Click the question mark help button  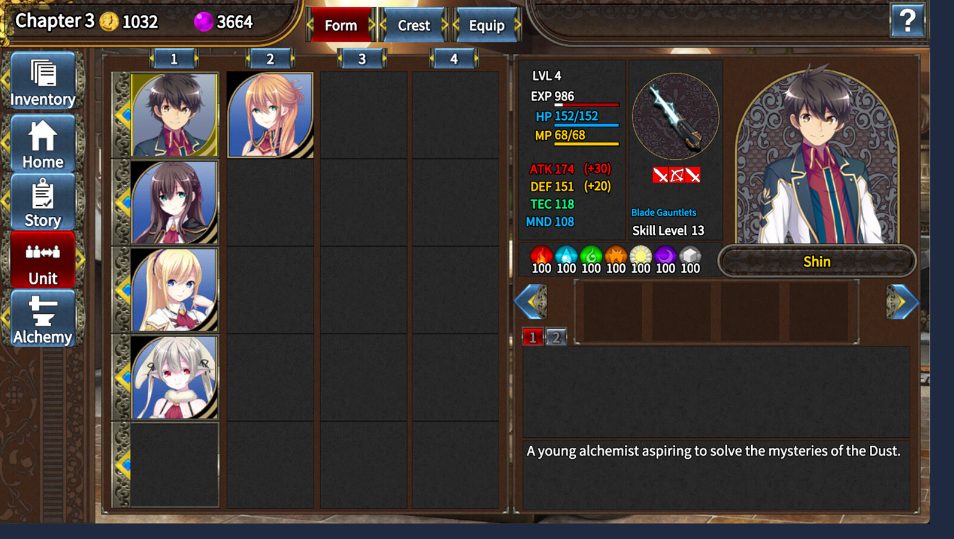(907, 20)
